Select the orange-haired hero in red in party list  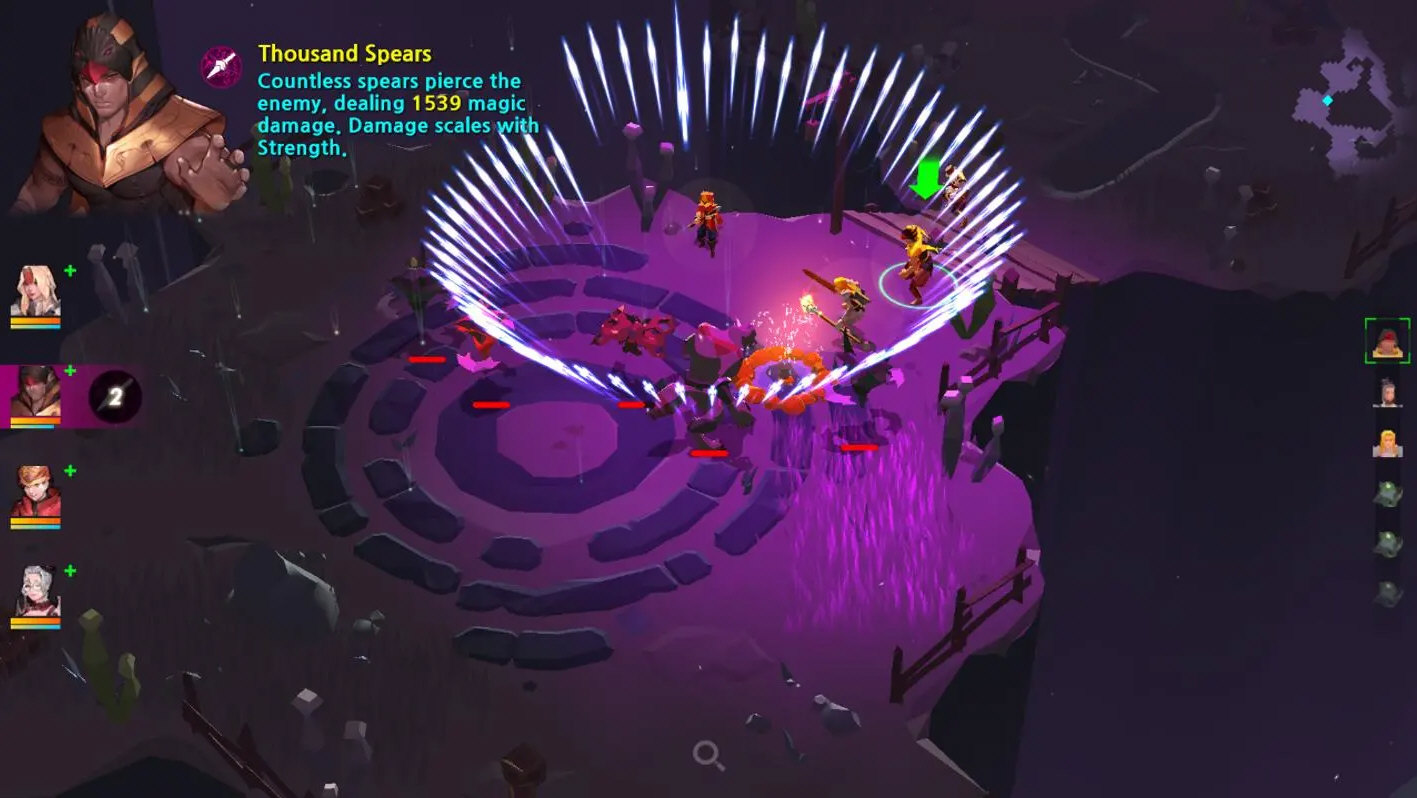[x=36, y=494]
